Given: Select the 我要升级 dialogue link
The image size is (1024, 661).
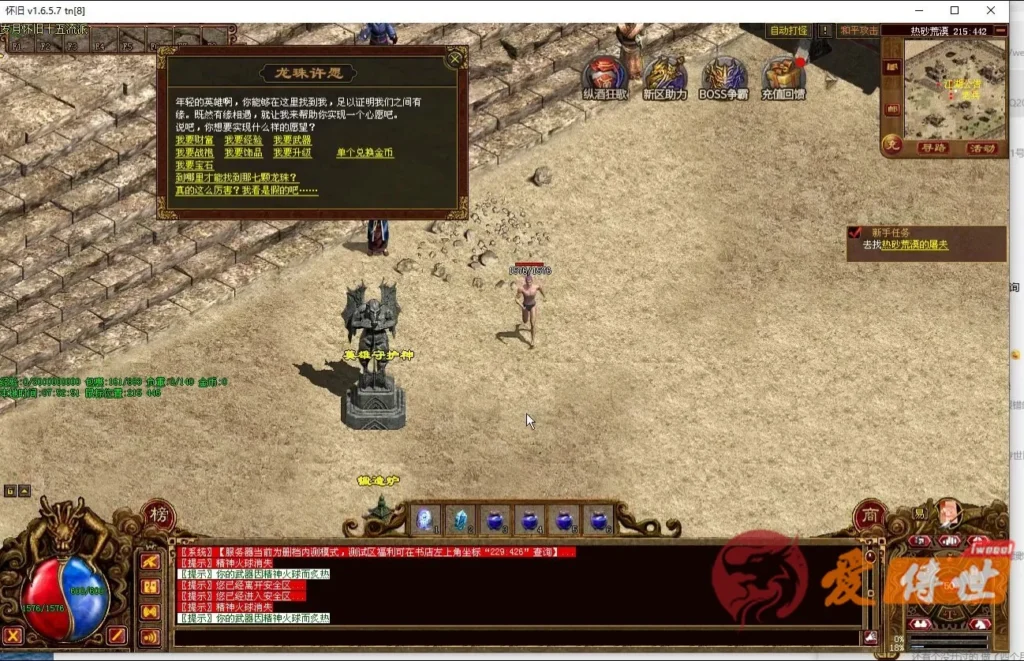Looking at the screenshot, I should coord(292,153).
